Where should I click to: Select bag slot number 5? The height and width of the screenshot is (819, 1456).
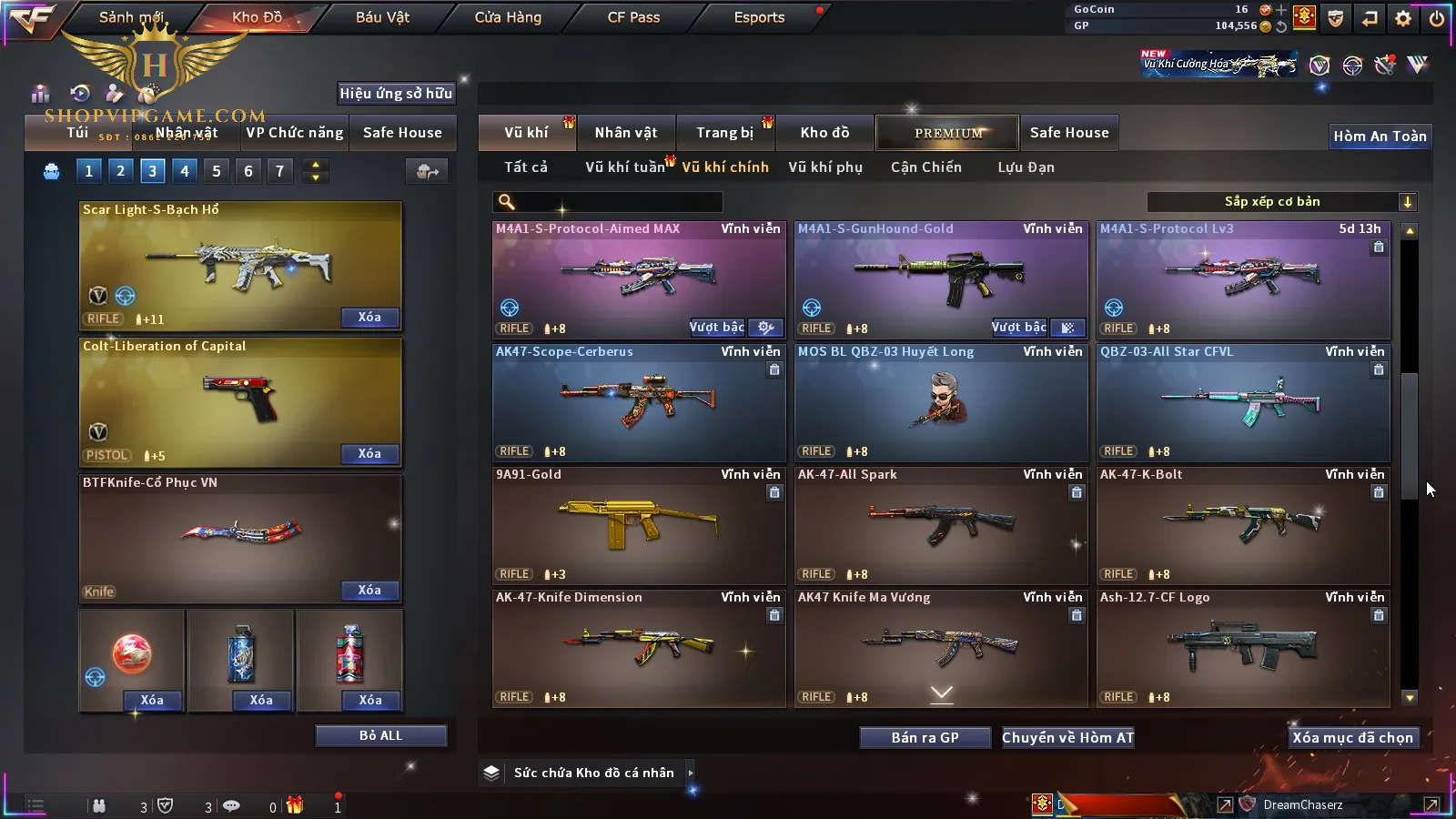pos(217,171)
